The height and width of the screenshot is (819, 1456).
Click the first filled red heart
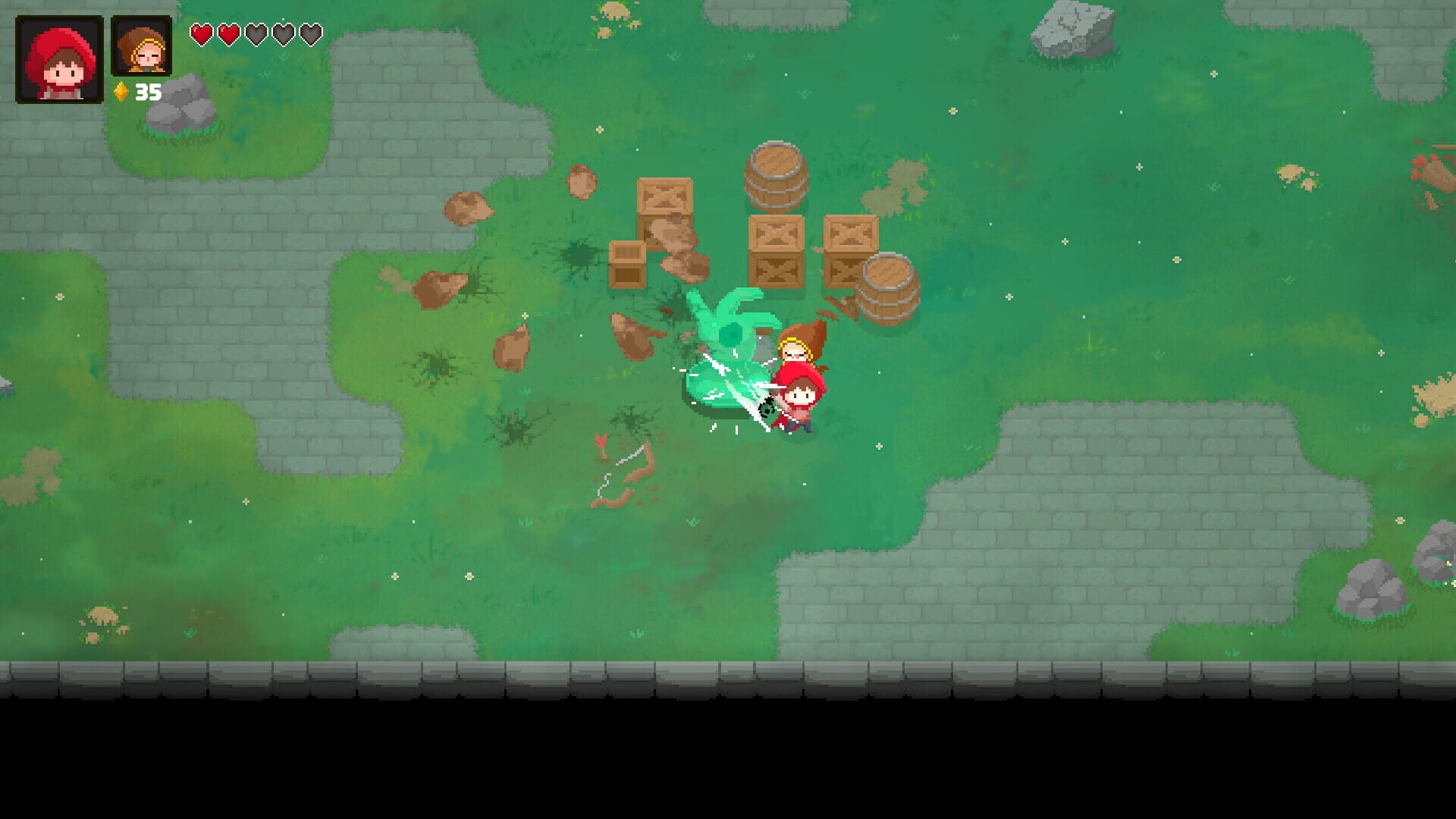point(201,33)
